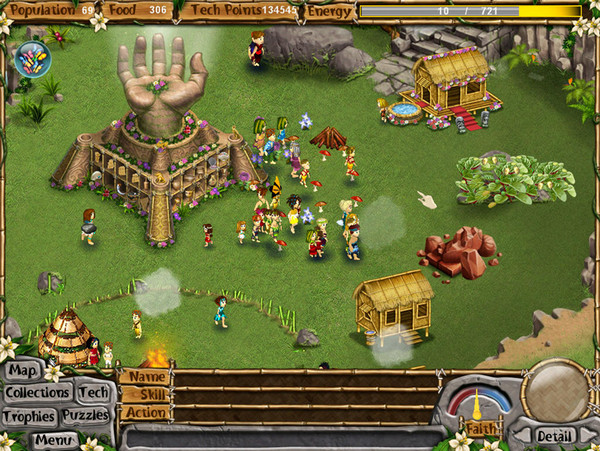
Task: Open the Puzzles screen
Action: click(x=85, y=416)
